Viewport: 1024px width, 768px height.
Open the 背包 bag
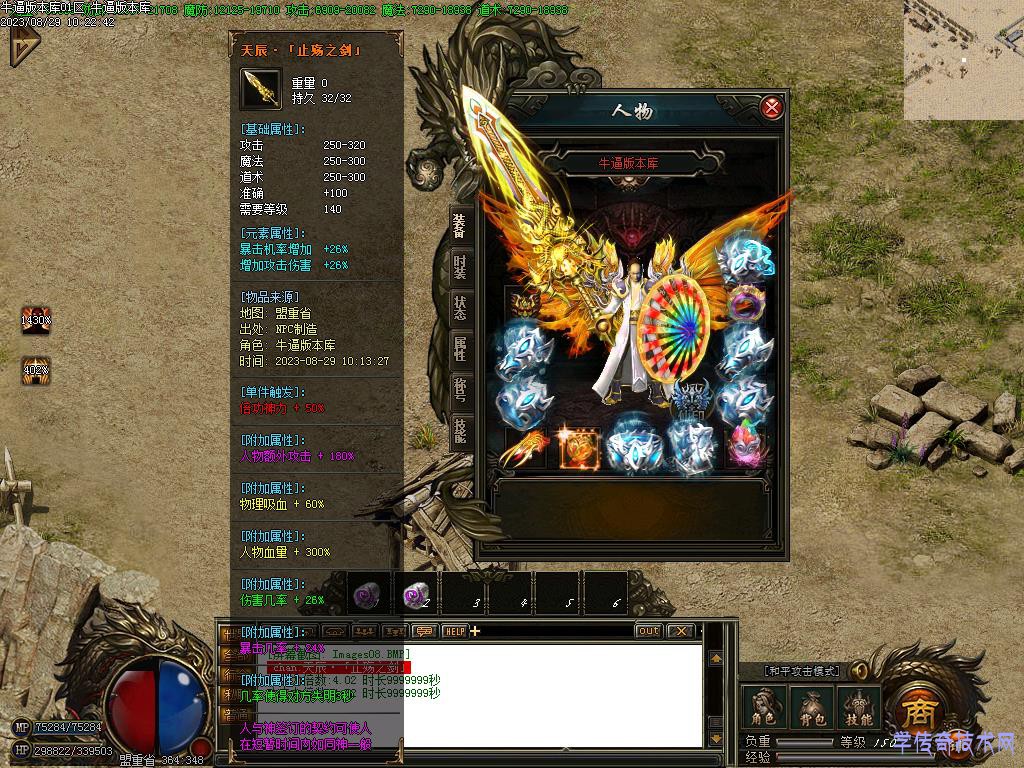click(x=810, y=708)
